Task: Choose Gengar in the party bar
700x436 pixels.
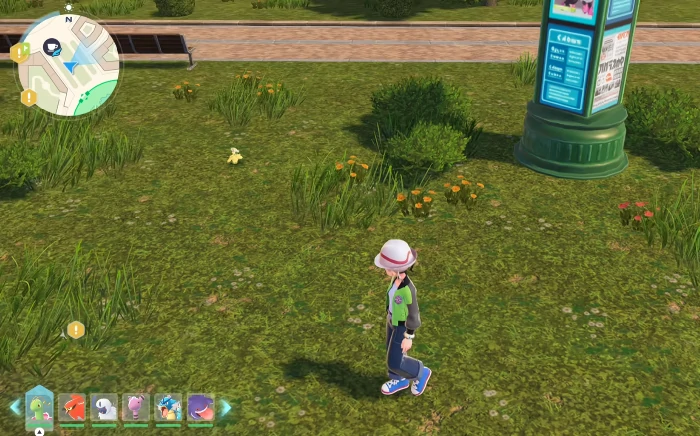Action: [200, 407]
